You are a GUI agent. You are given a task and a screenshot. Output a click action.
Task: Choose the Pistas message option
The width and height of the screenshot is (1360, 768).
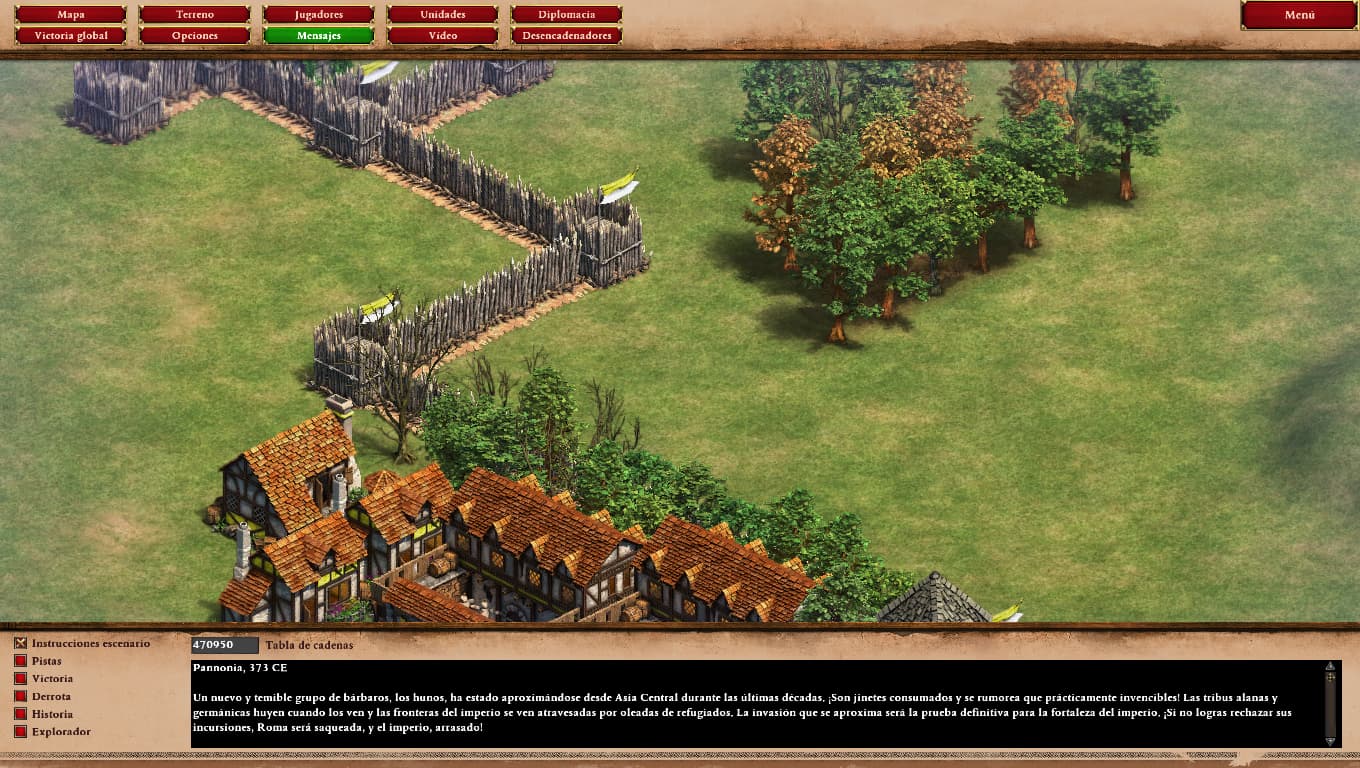pyautogui.click(x=21, y=661)
